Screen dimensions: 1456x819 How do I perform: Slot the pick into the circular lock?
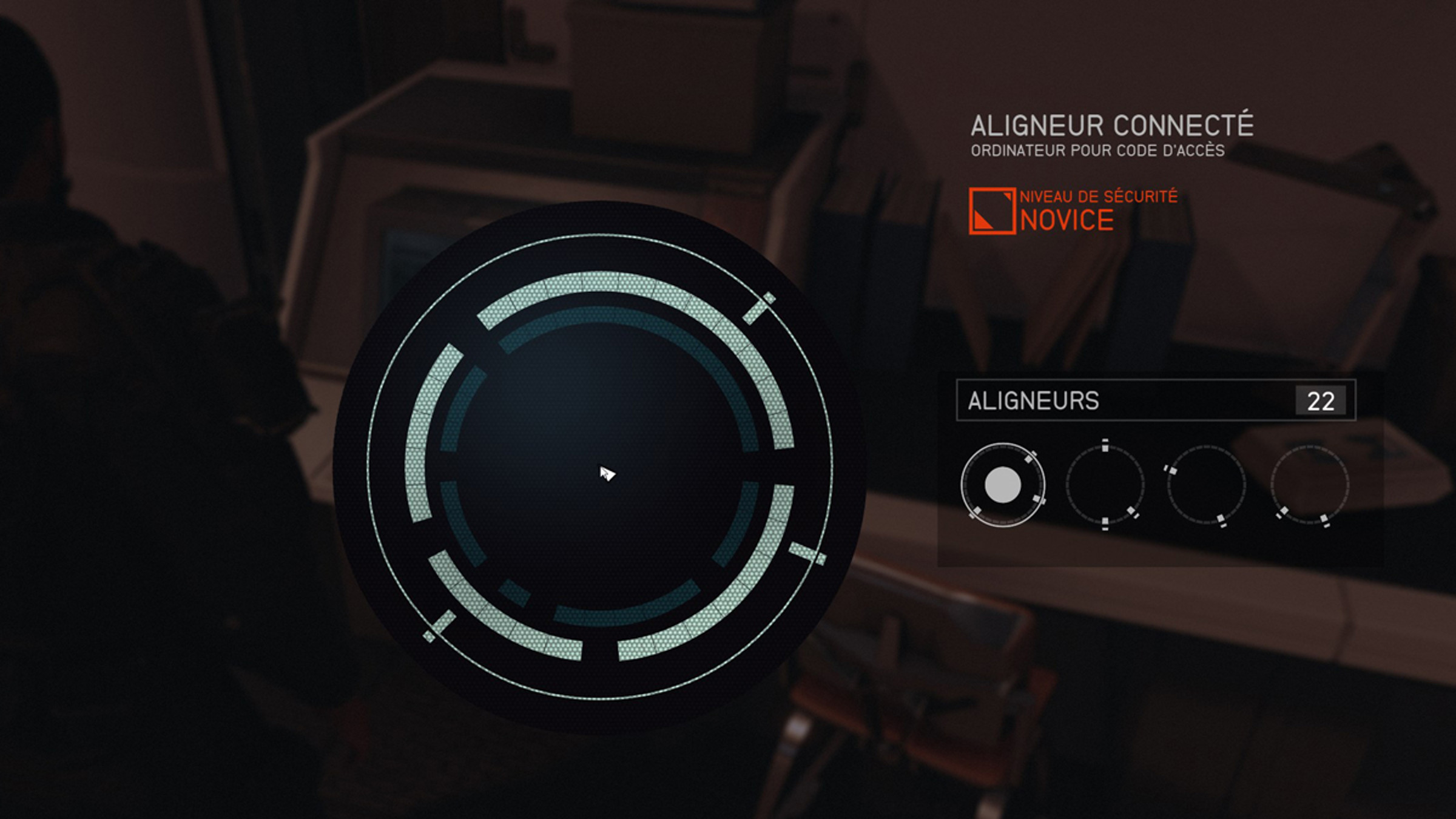tap(599, 467)
